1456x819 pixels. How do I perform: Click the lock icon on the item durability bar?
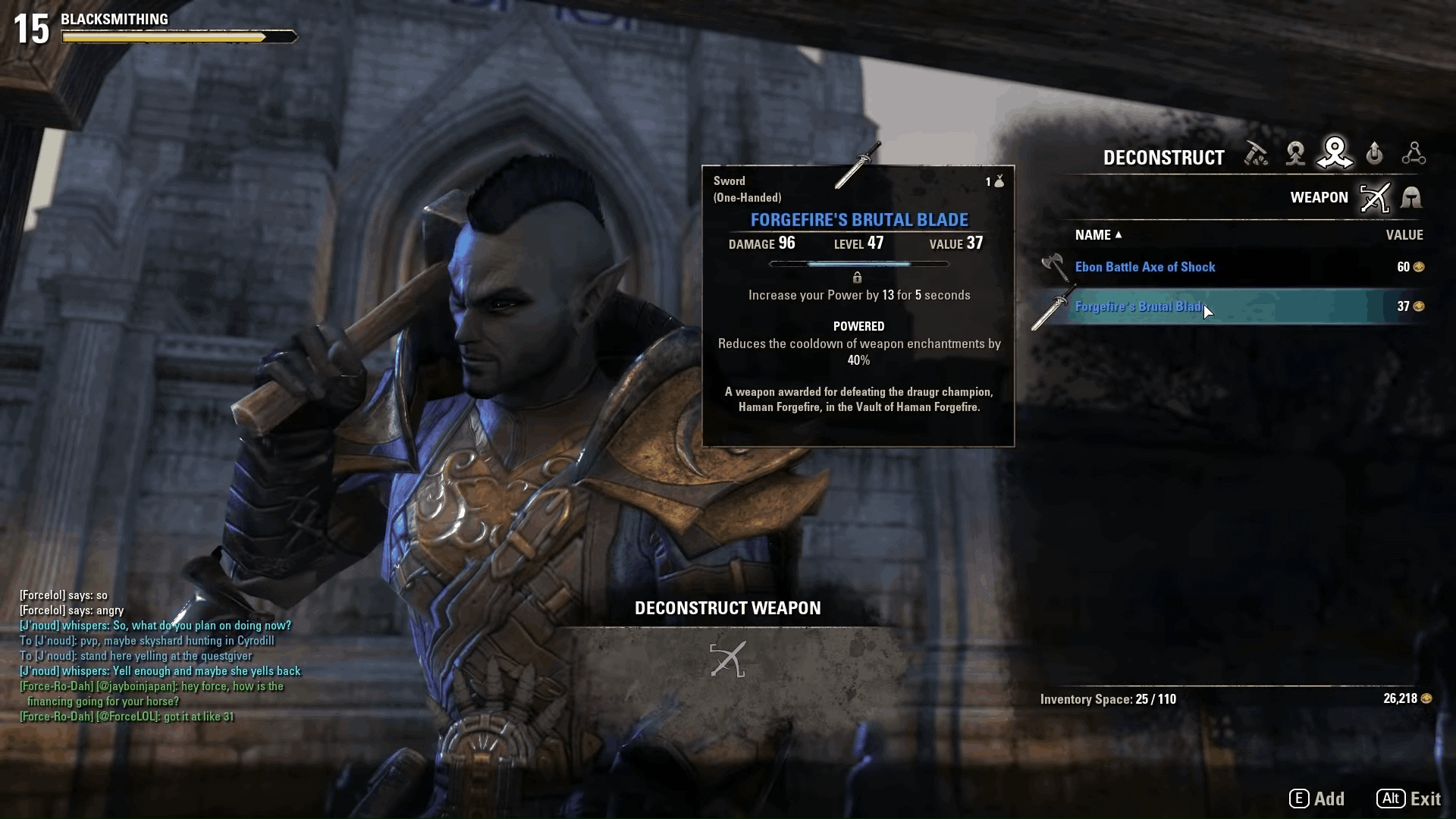point(859,278)
